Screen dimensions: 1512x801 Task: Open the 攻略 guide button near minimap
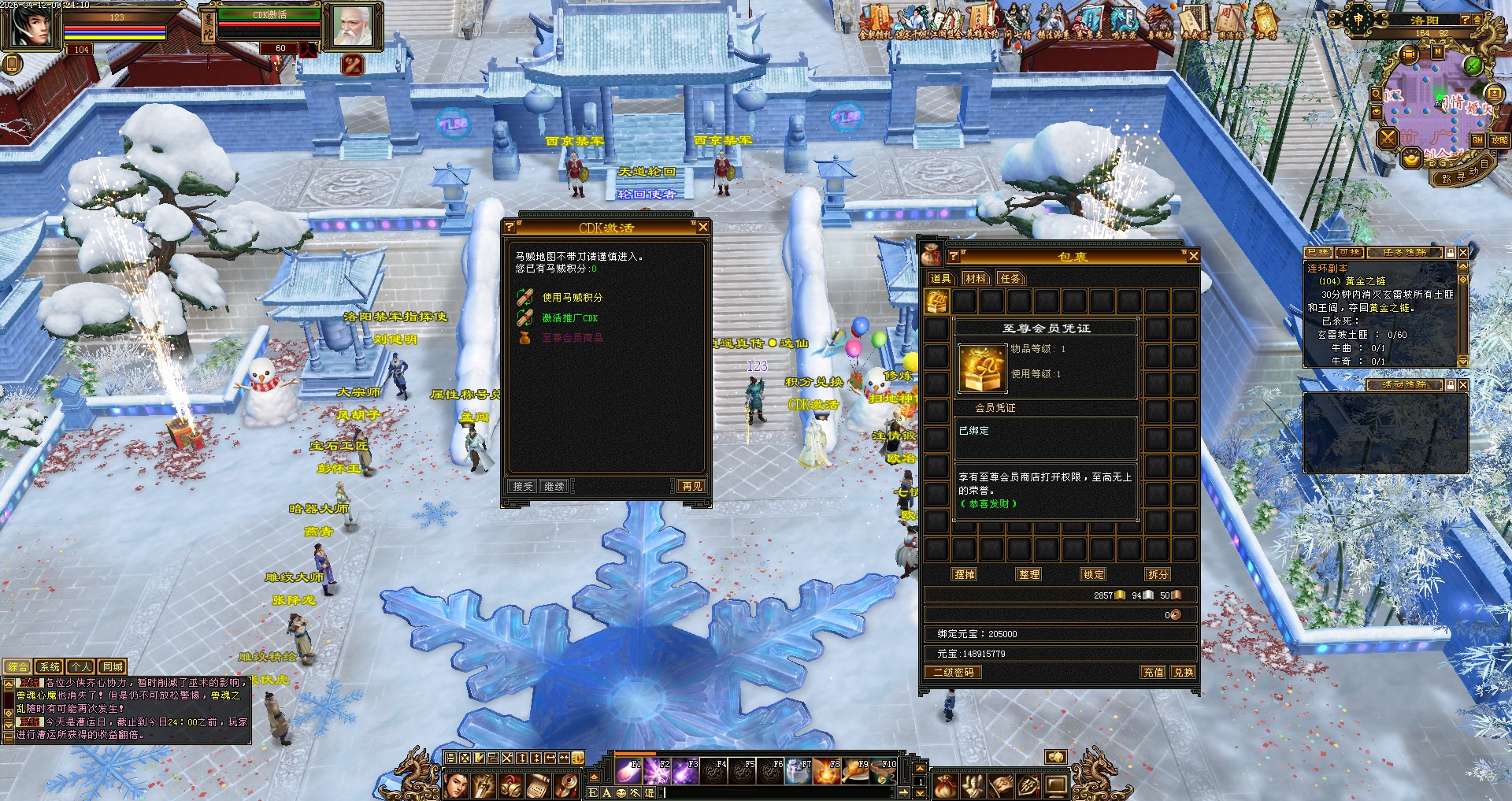pos(1499,140)
